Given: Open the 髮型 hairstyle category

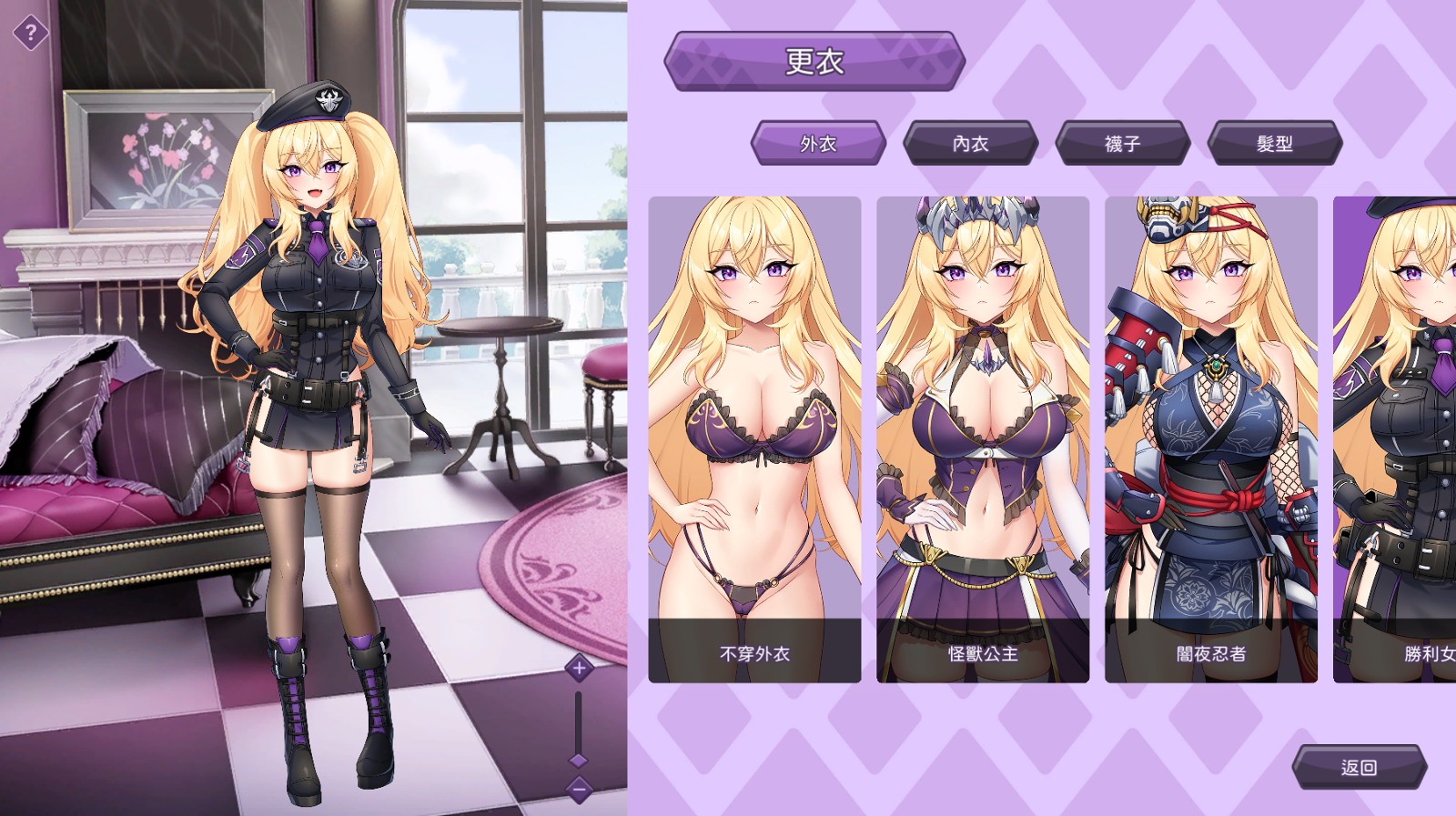Looking at the screenshot, I should (1273, 145).
